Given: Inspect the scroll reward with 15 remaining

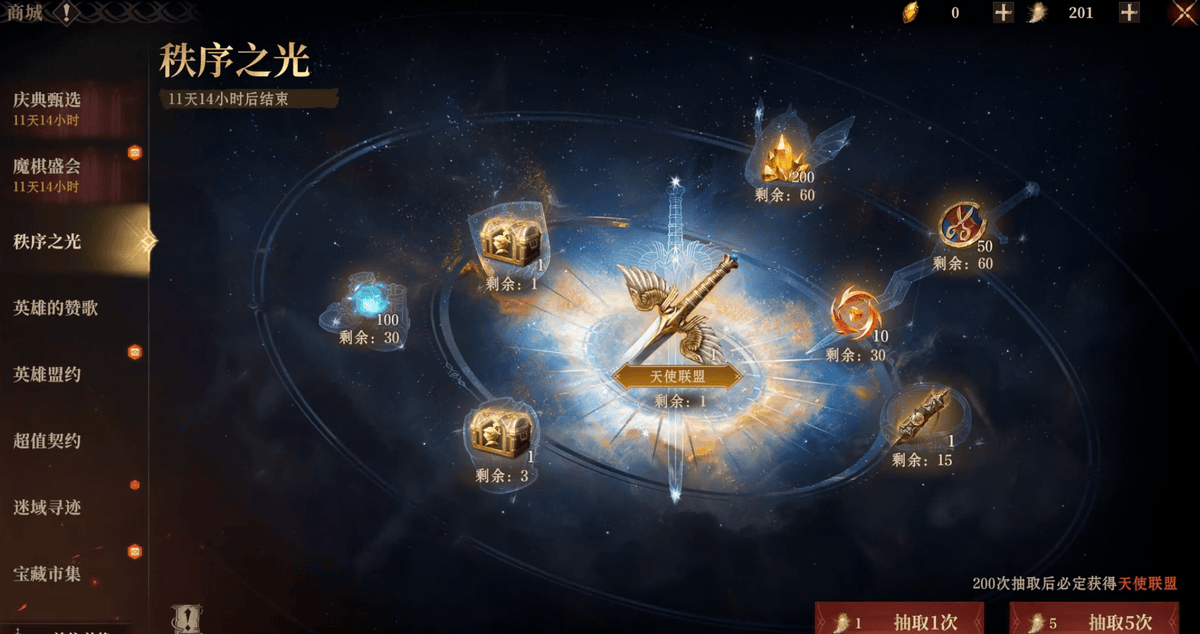Looking at the screenshot, I should coord(921,422).
